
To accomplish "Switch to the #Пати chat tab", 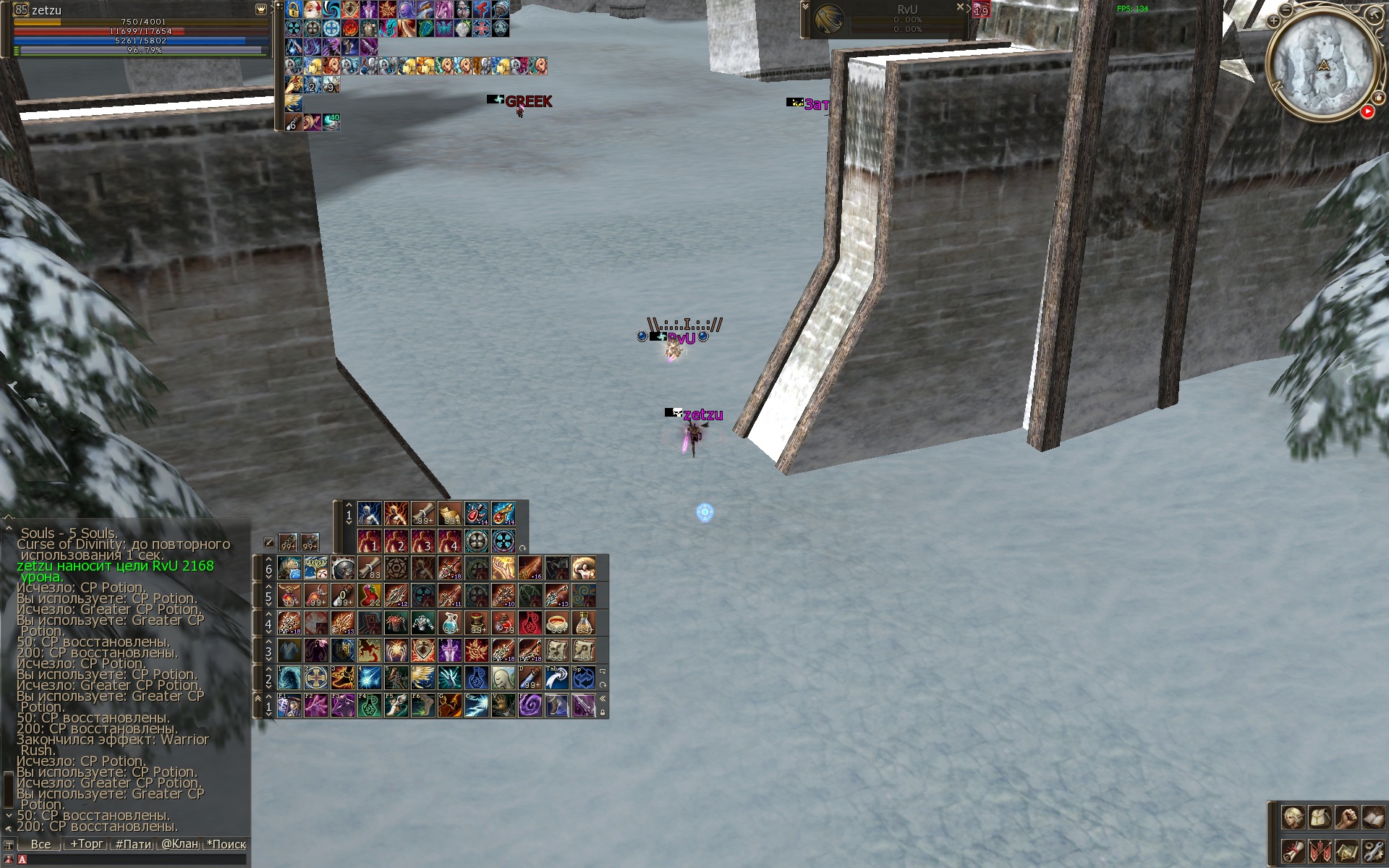I will tap(133, 844).
